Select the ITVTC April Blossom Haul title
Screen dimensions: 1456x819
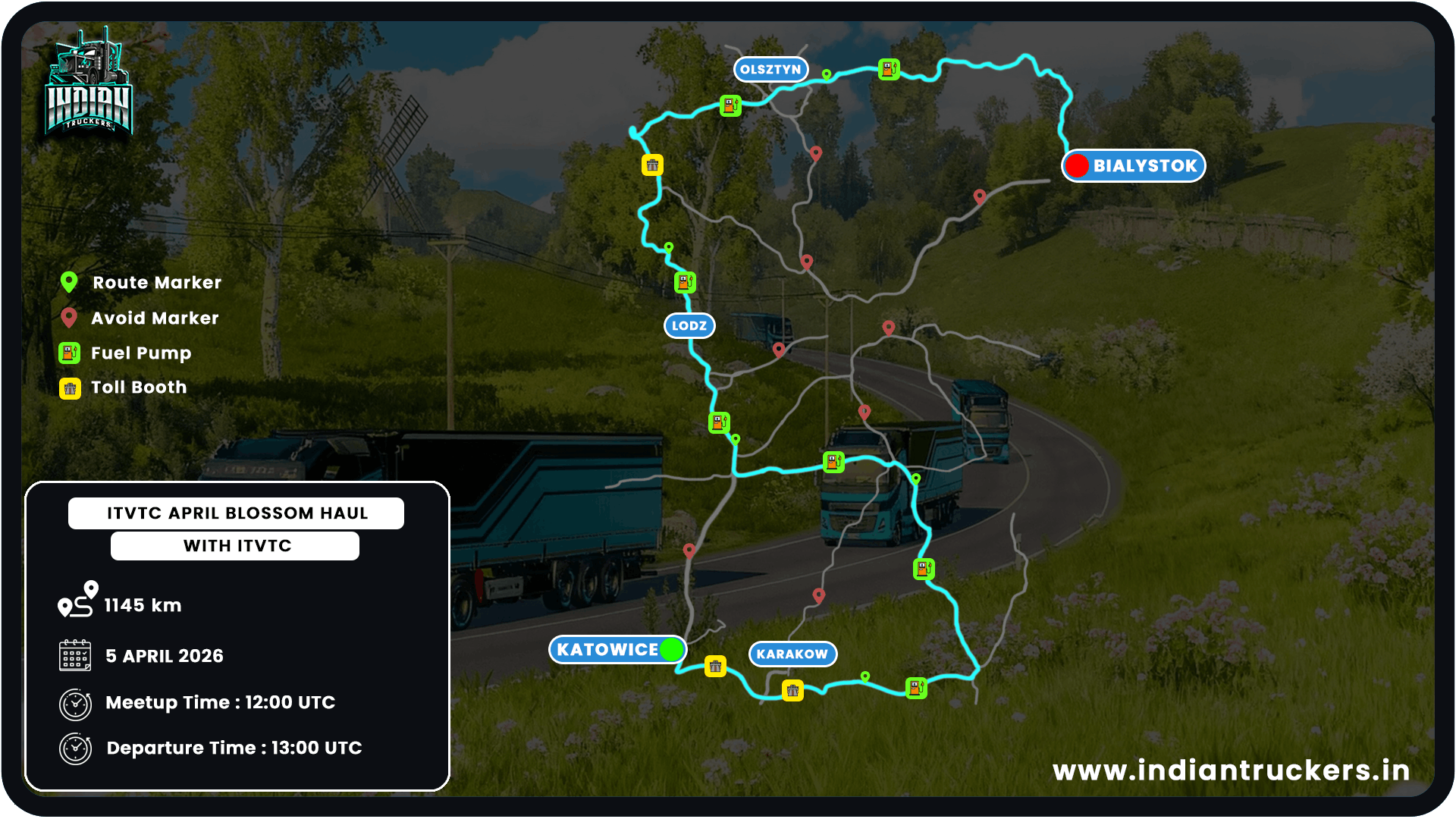coord(237,513)
